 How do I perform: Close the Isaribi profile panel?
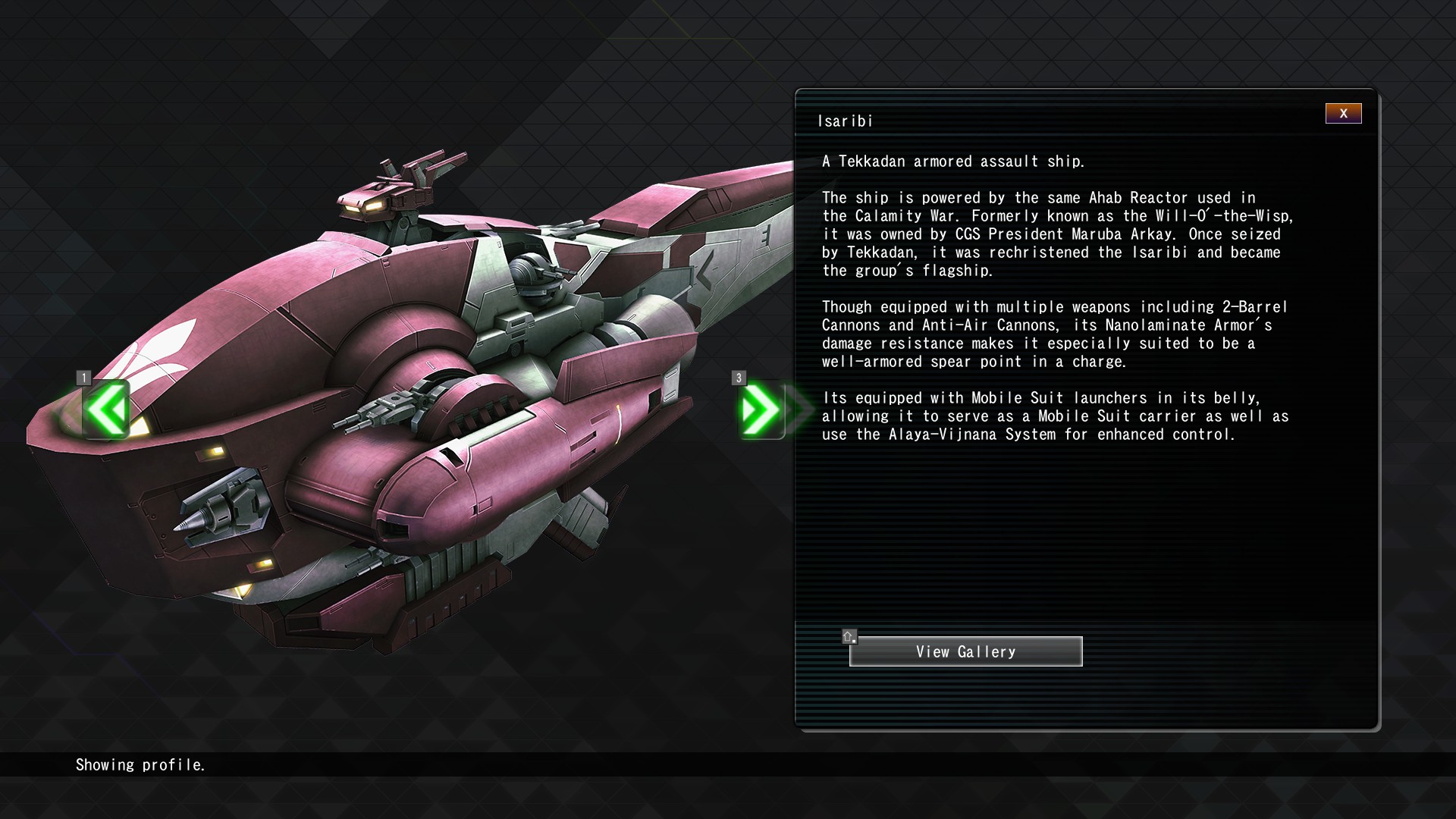click(x=1343, y=114)
